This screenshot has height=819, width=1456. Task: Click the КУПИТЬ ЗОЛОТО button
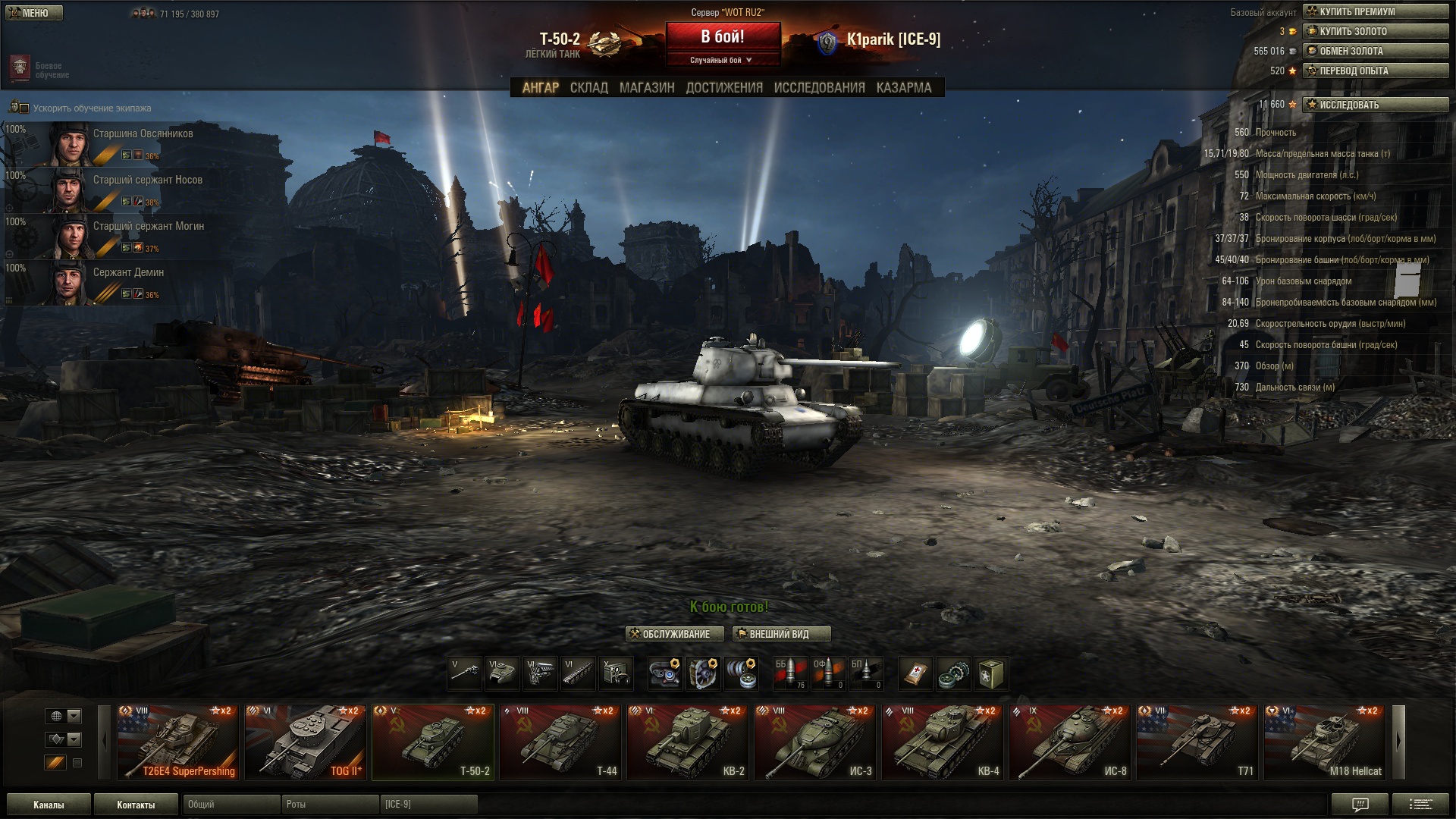[x=1375, y=31]
